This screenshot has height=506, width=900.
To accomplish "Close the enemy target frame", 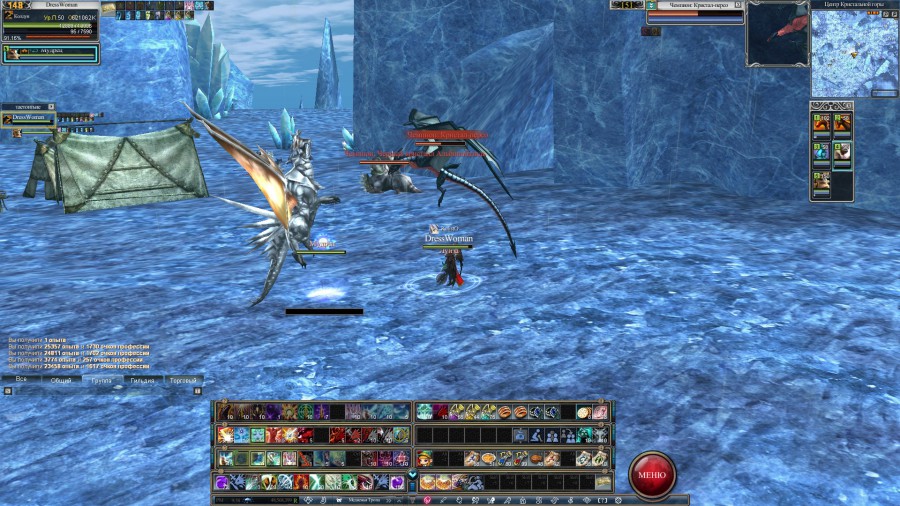I will pos(739,5).
